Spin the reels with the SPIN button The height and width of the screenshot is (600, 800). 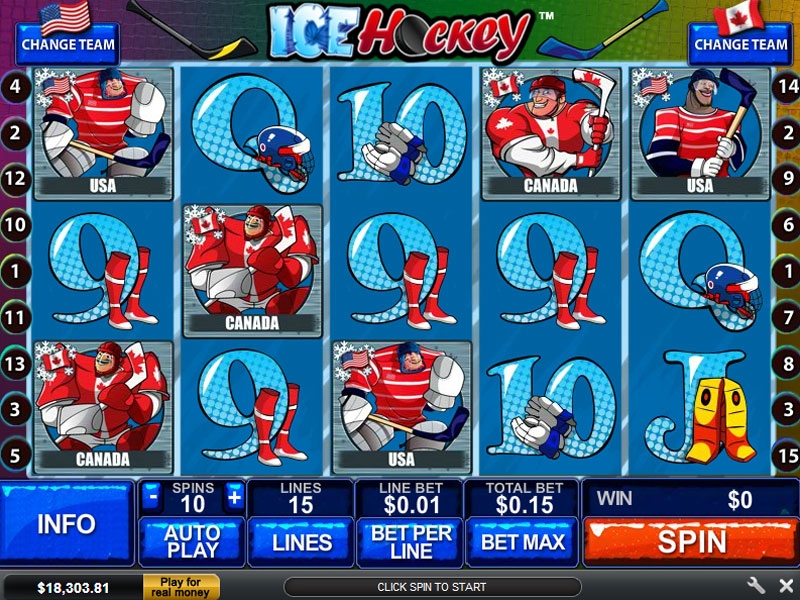(691, 542)
